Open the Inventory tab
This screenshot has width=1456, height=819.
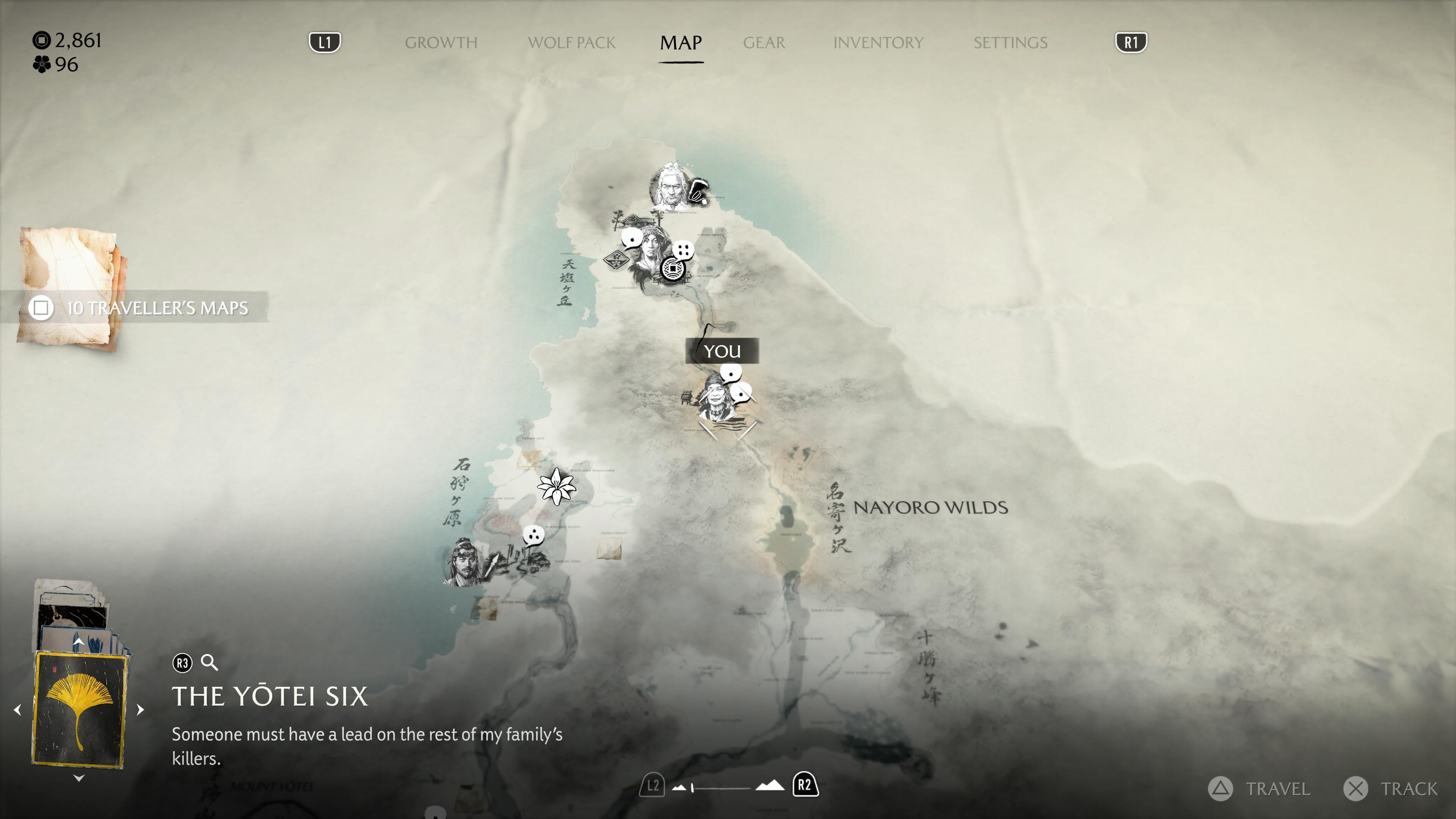[878, 42]
